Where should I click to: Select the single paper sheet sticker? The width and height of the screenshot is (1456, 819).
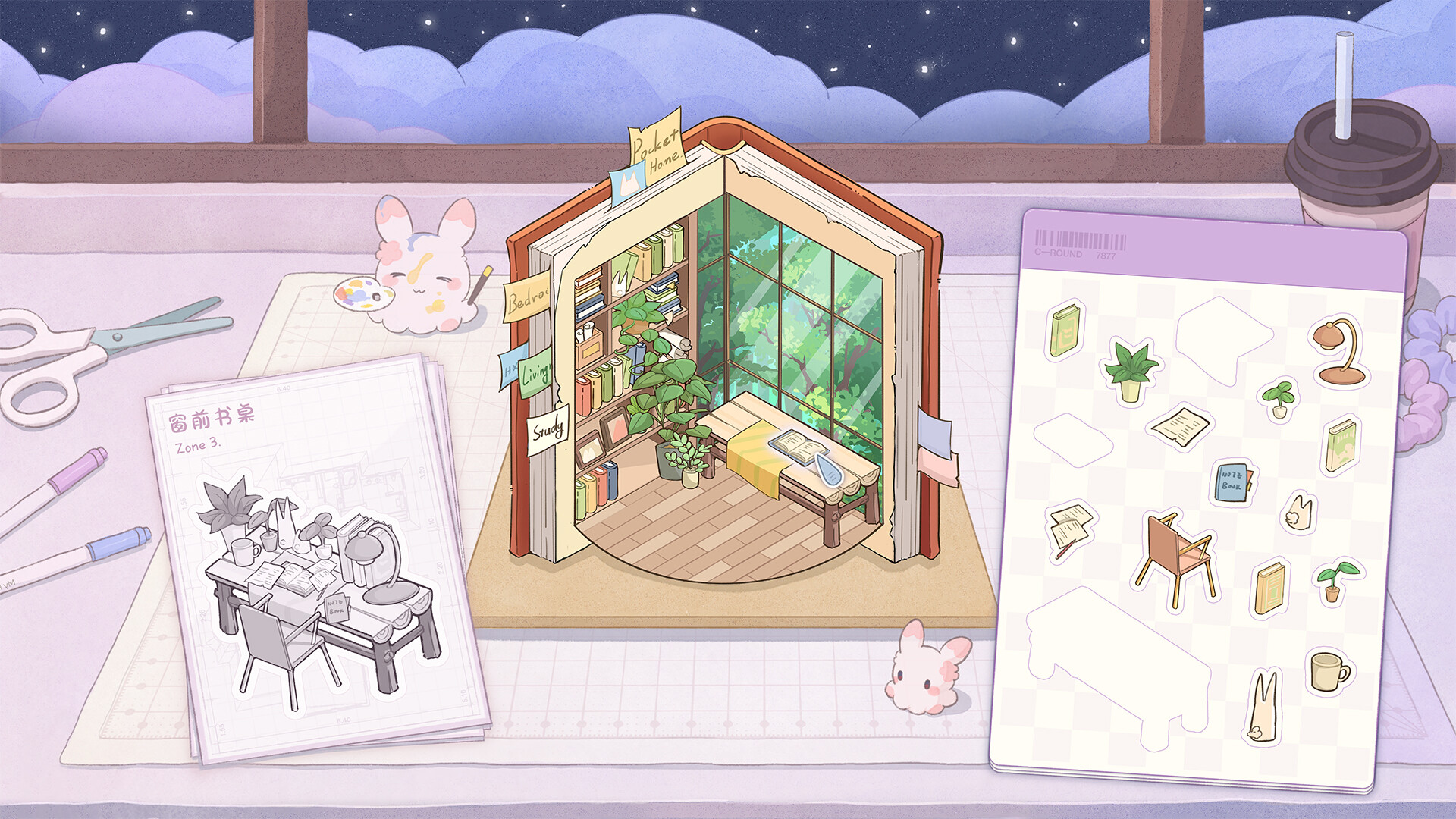(1179, 427)
